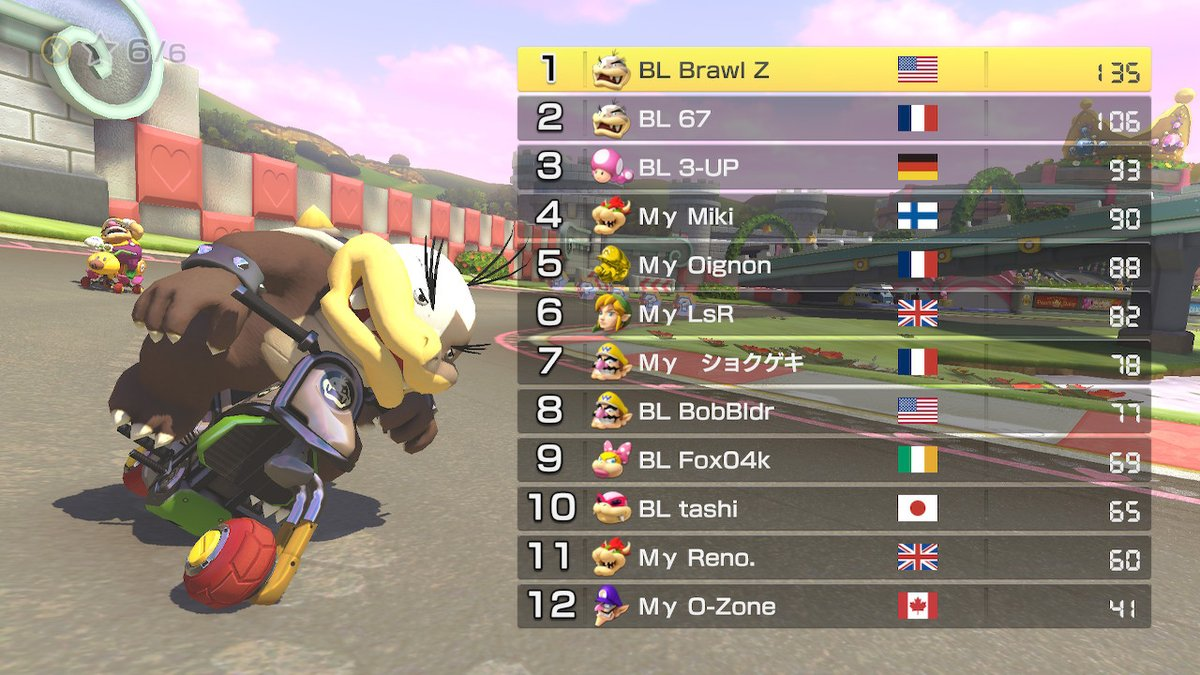Click the BL 3-UP leaderboard row
This screenshot has height=675, width=1200.
pos(833,167)
